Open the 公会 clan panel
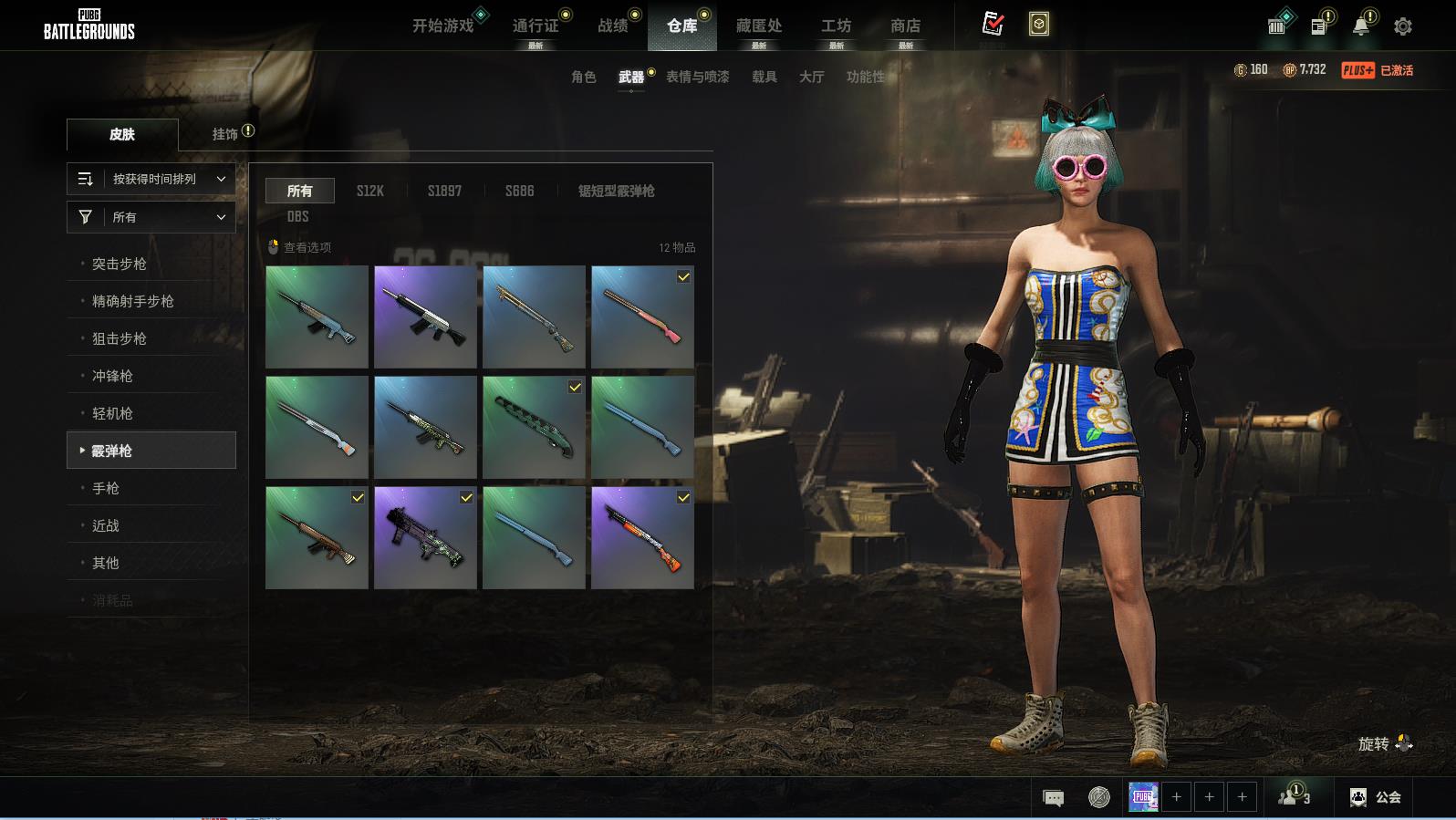 [x=1376, y=797]
